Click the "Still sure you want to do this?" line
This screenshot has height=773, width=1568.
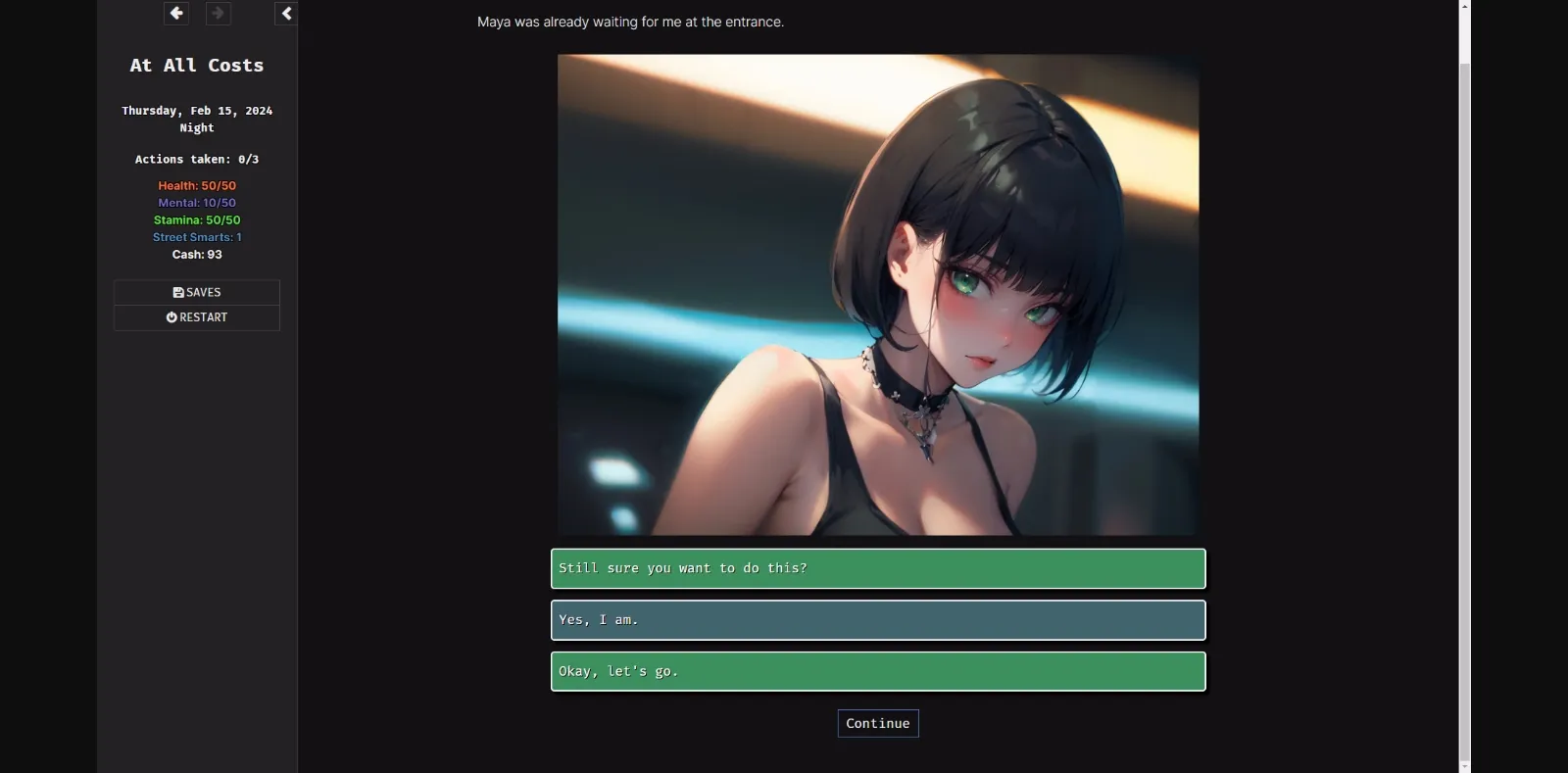pos(878,568)
